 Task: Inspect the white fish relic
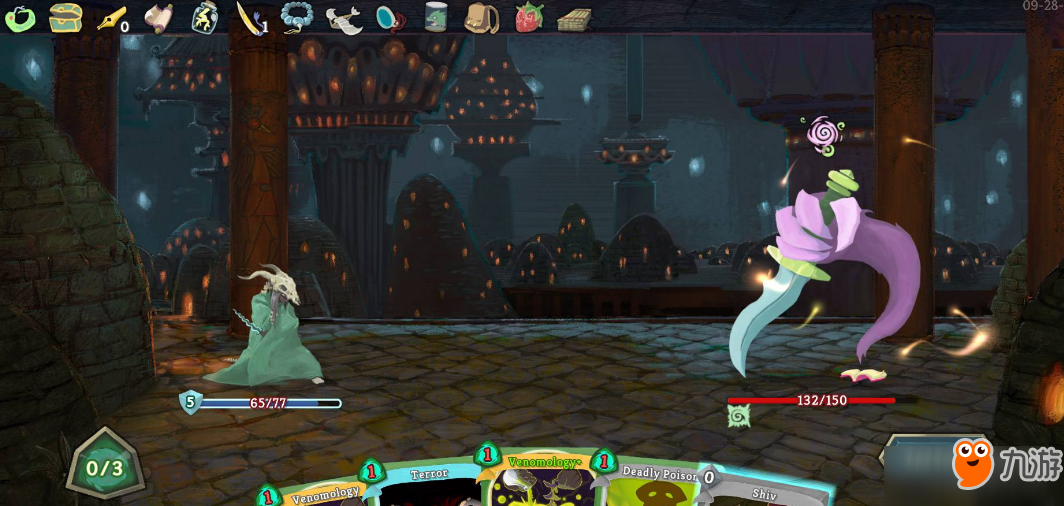(x=343, y=19)
